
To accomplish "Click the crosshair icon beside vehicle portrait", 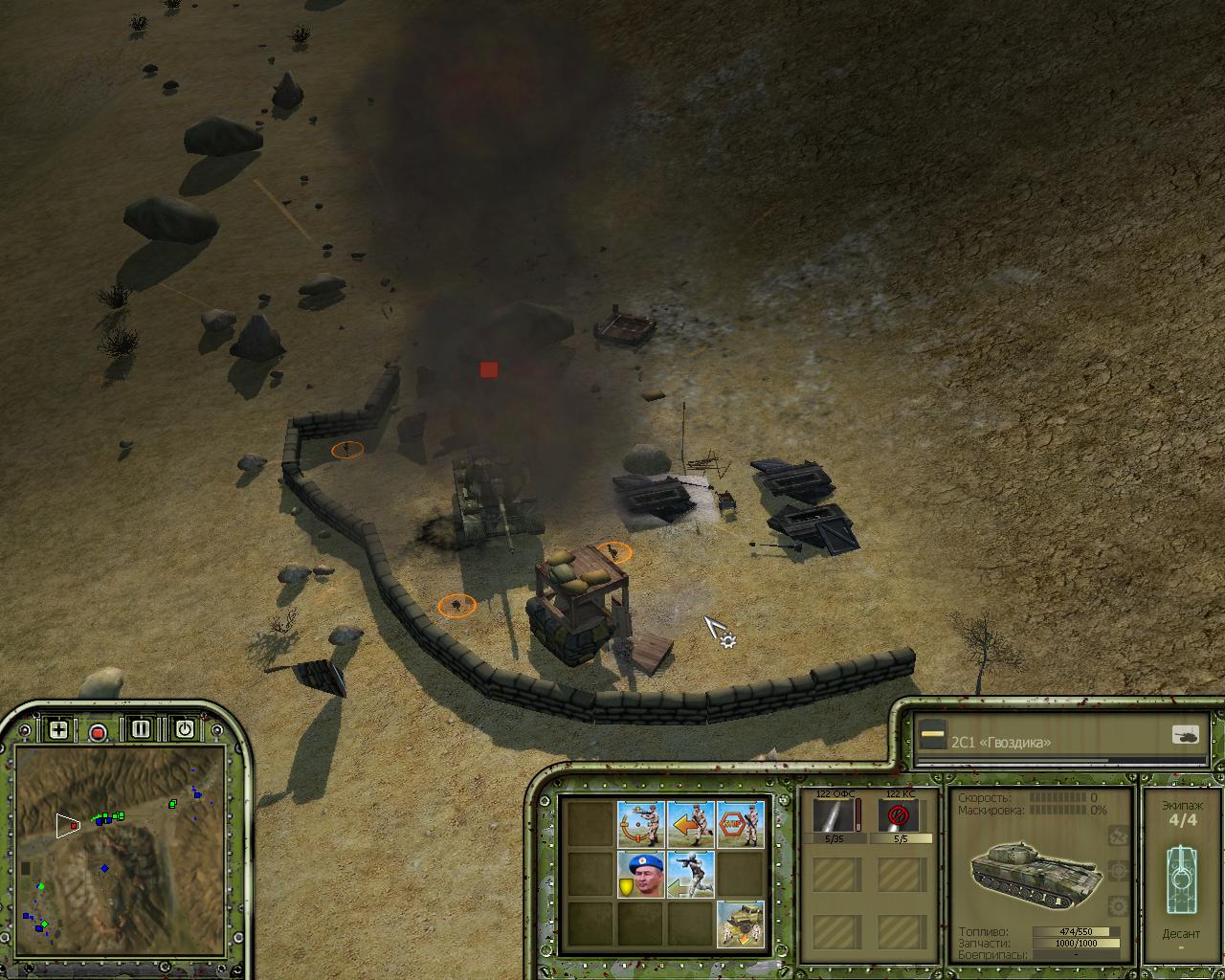I will coord(1116,871).
